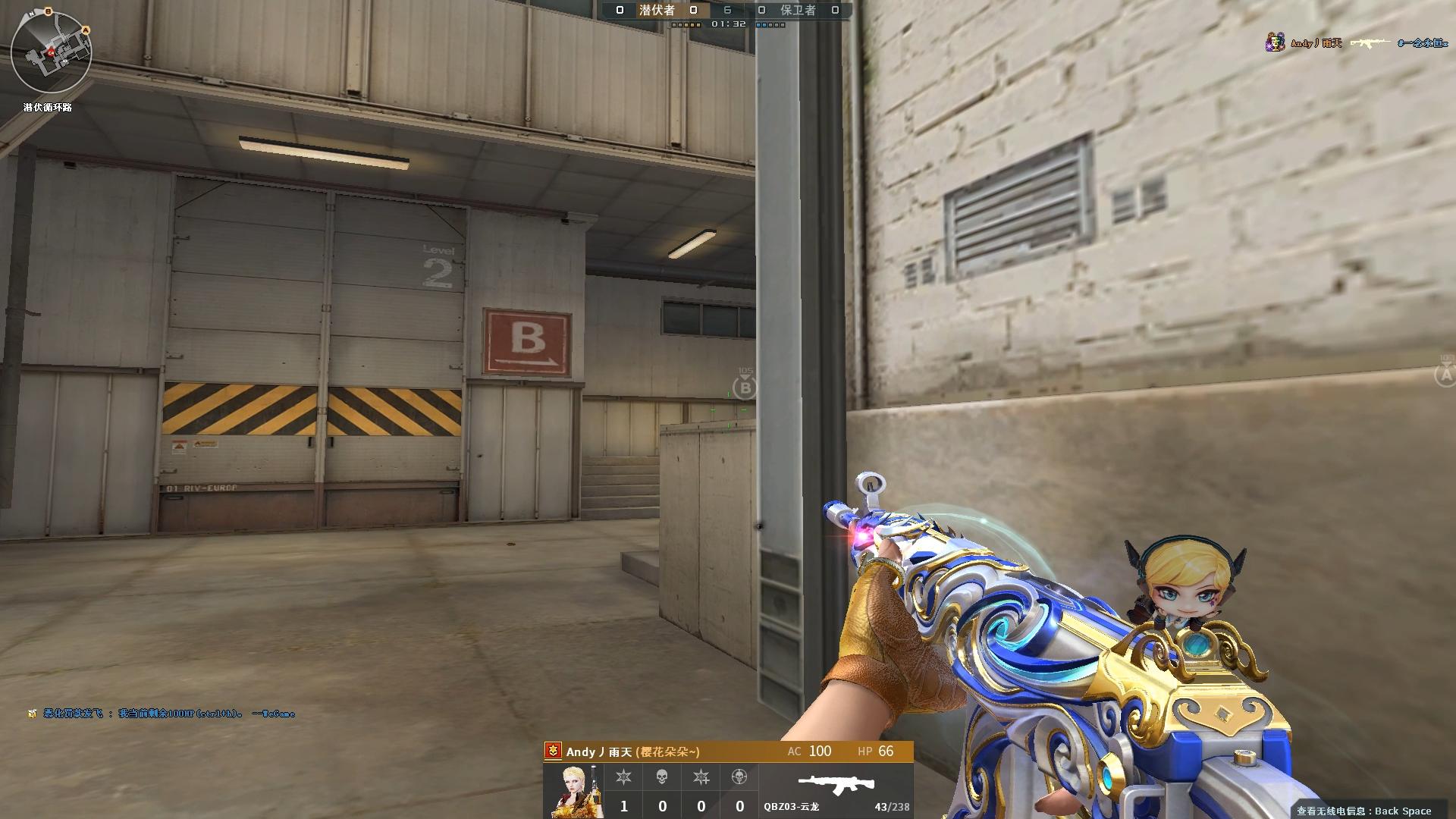Viewport: 1456px width, 819px height.
Task: Select the kill feed entry by Andy
Action: (x=1357, y=43)
